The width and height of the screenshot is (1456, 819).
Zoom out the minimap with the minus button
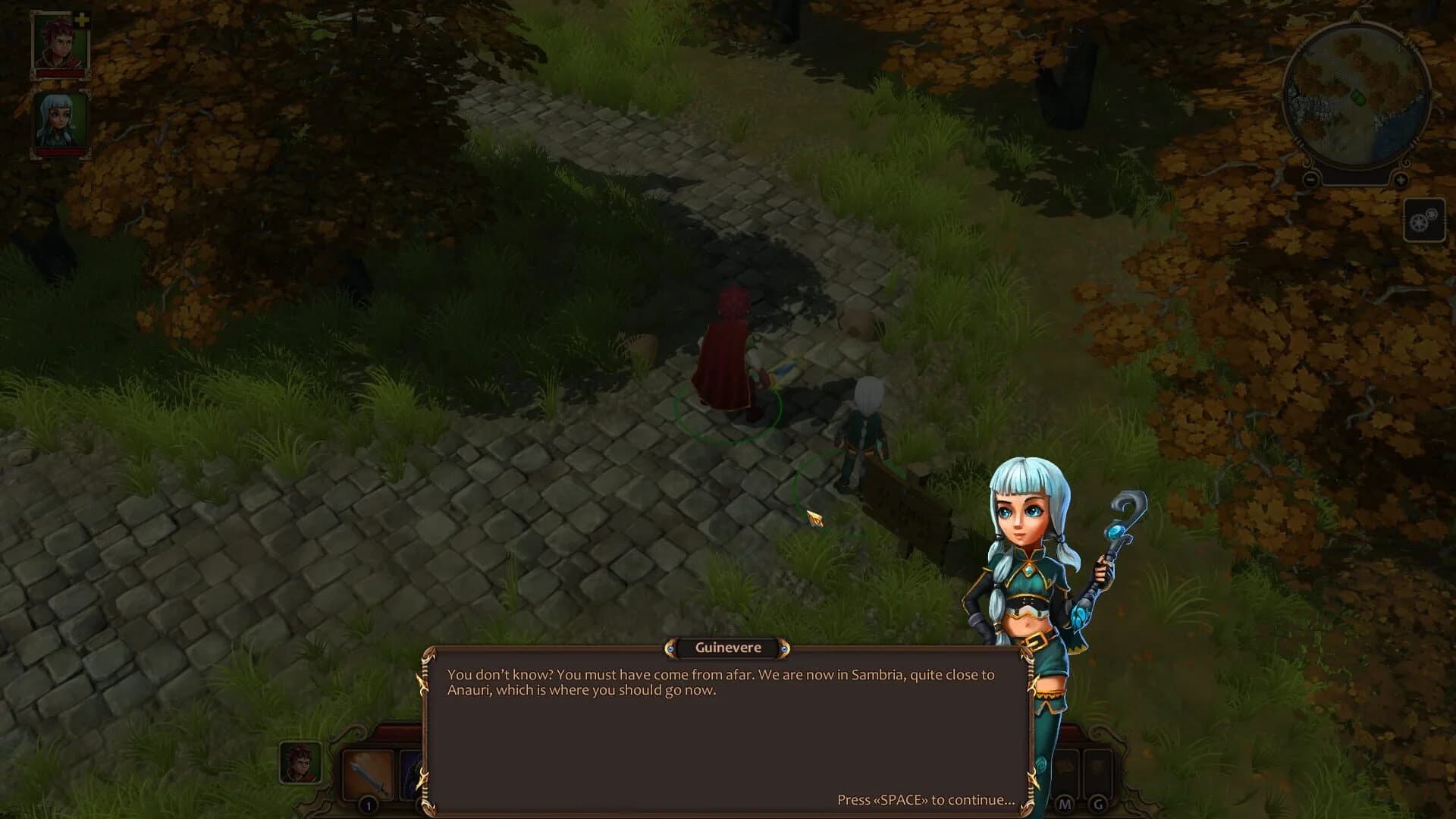pos(1310,179)
